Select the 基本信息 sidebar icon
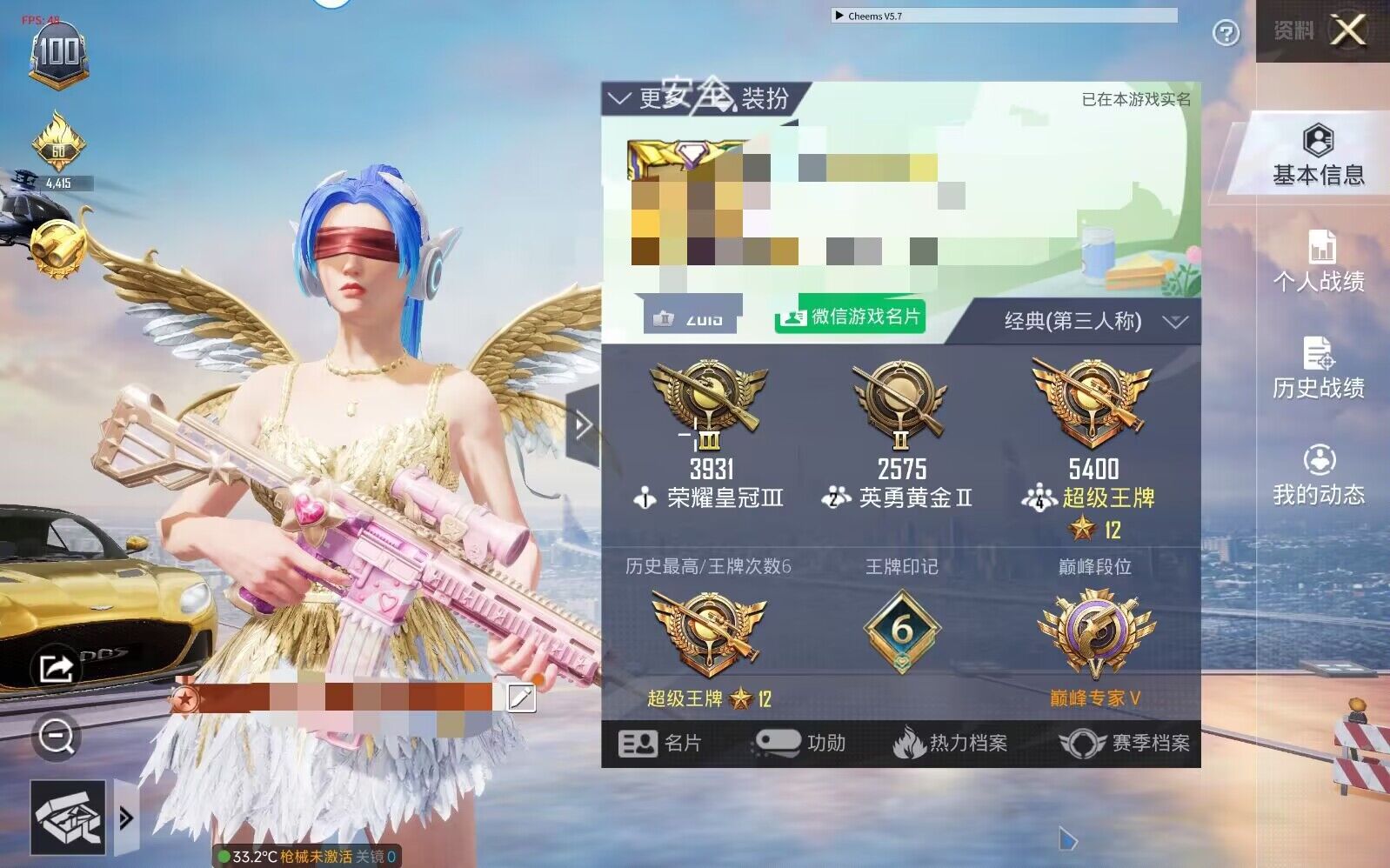Viewport: 1390px width, 868px height. coord(1319,155)
